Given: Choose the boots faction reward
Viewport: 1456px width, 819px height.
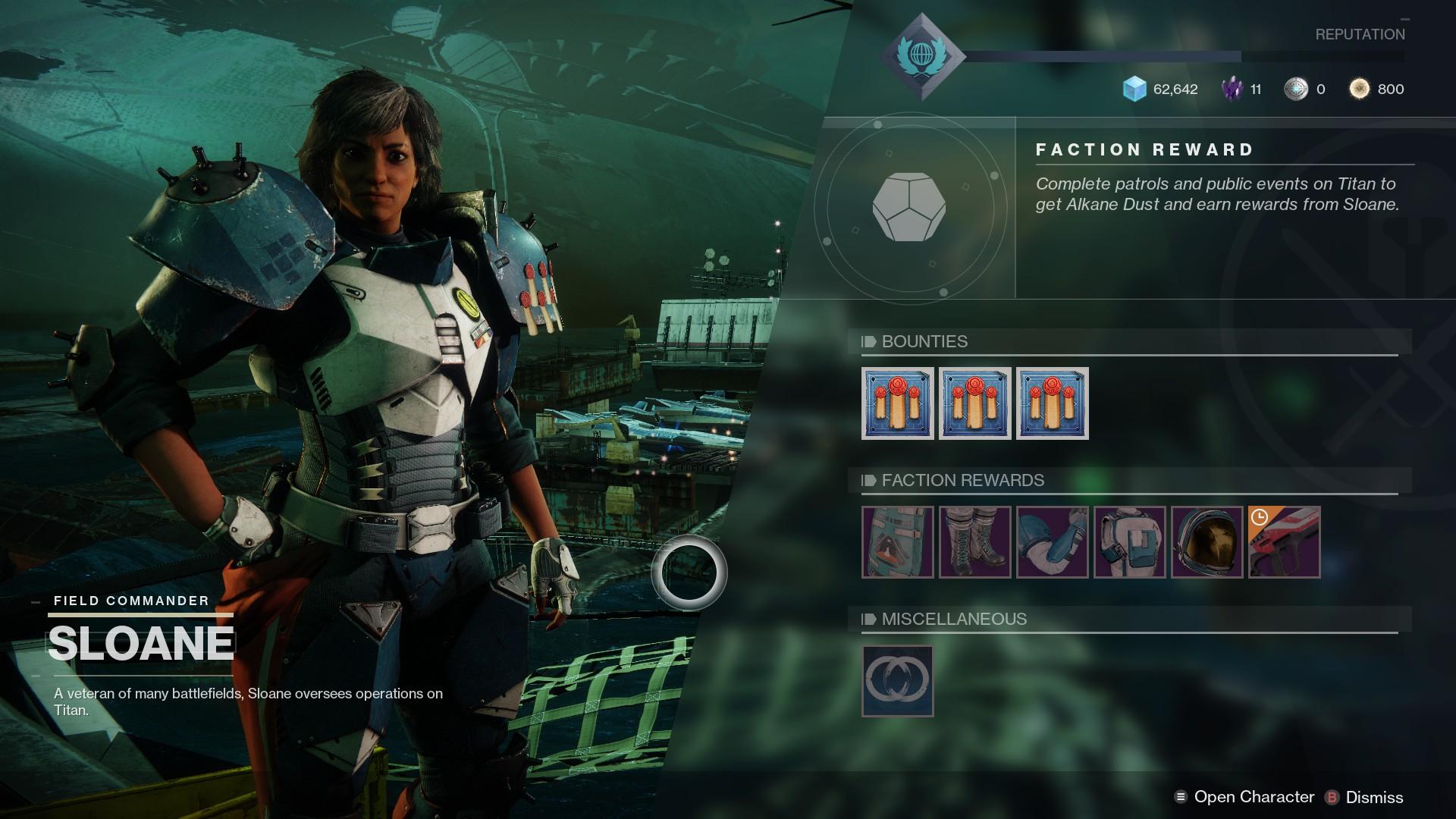Looking at the screenshot, I should (x=975, y=542).
